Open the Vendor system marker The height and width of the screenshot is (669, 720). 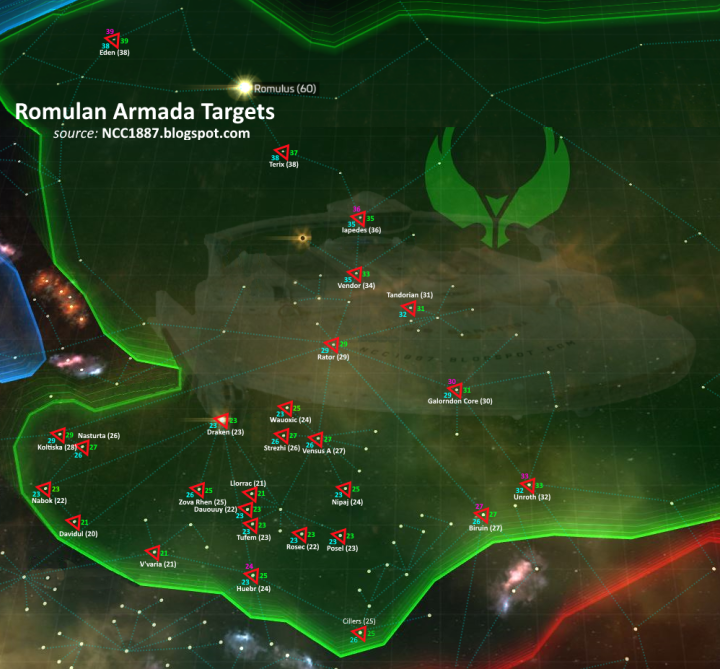pos(355,274)
